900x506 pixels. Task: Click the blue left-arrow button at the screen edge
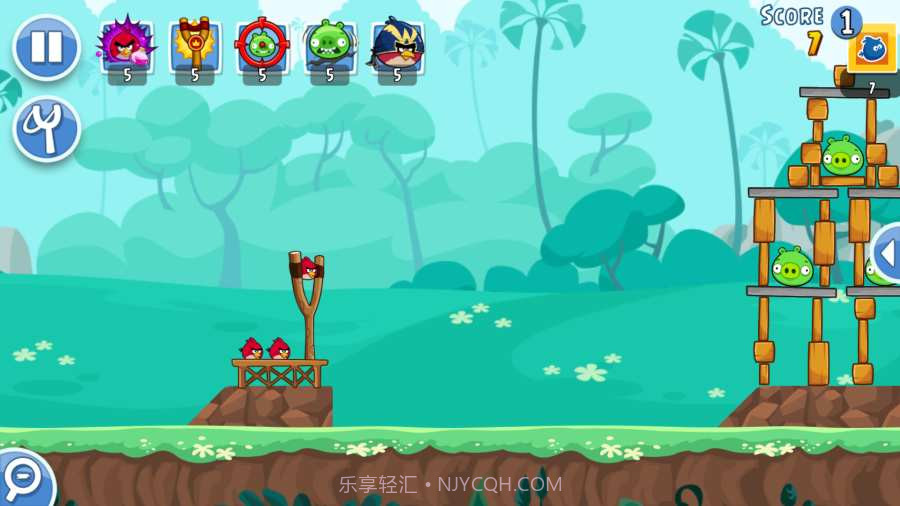(886, 252)
